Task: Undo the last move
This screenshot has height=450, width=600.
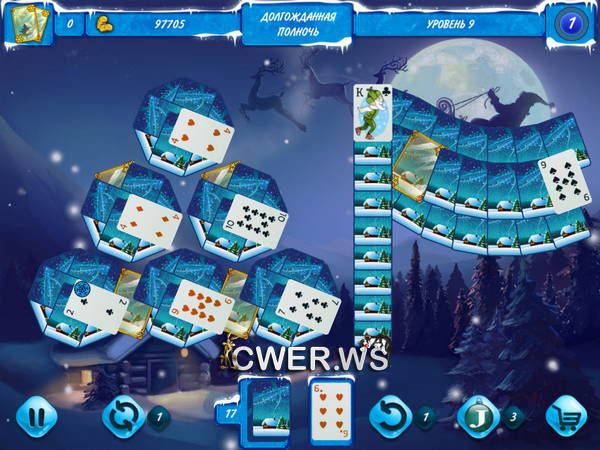Action: pos(389,415)
